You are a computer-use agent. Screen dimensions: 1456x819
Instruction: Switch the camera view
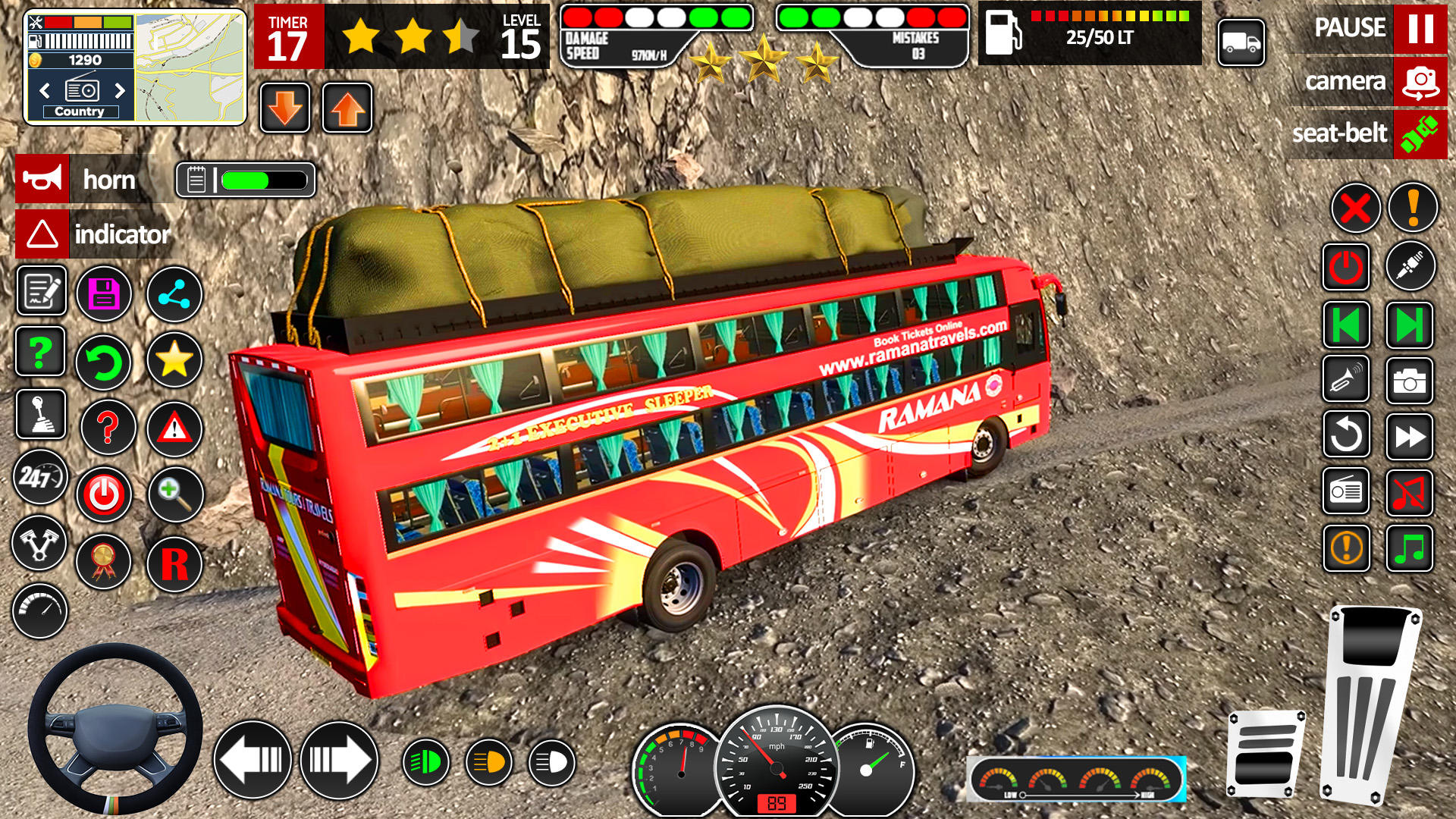coord(1420,82)
